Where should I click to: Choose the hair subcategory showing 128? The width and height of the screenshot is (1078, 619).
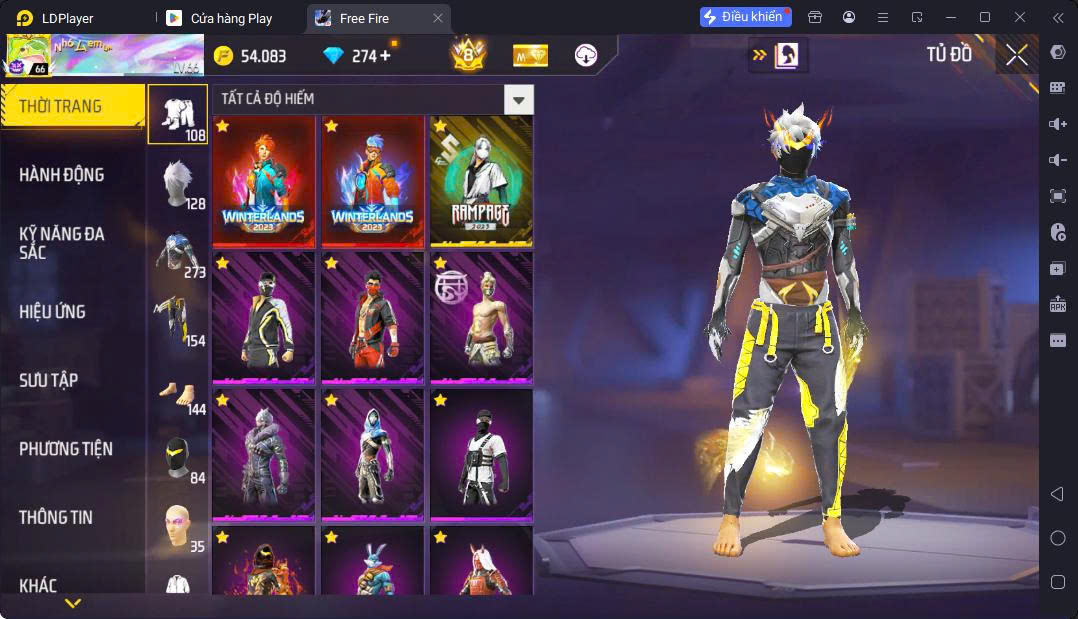point(178,184)
